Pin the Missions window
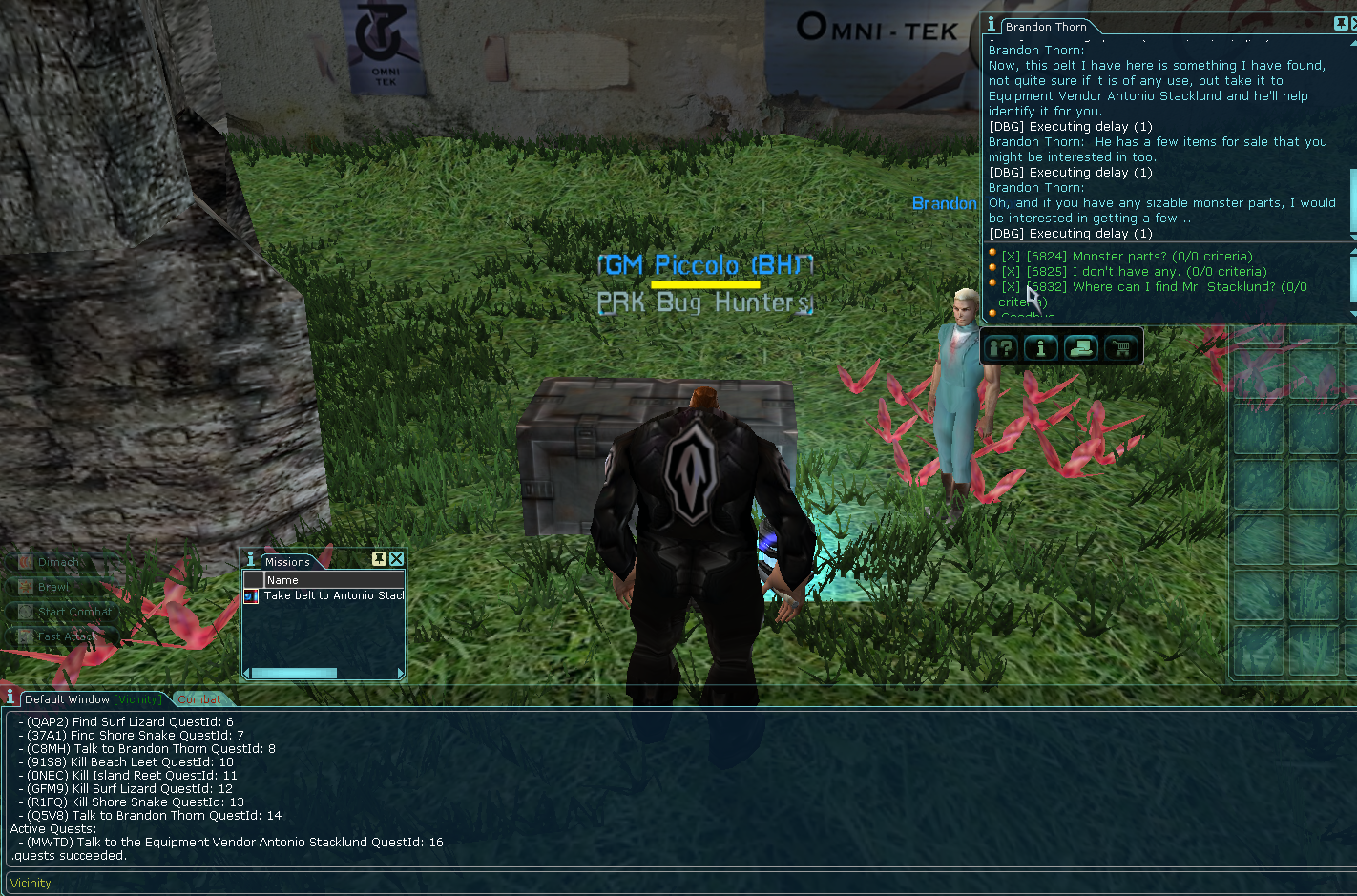1357x896 pixels. [379, 559]
